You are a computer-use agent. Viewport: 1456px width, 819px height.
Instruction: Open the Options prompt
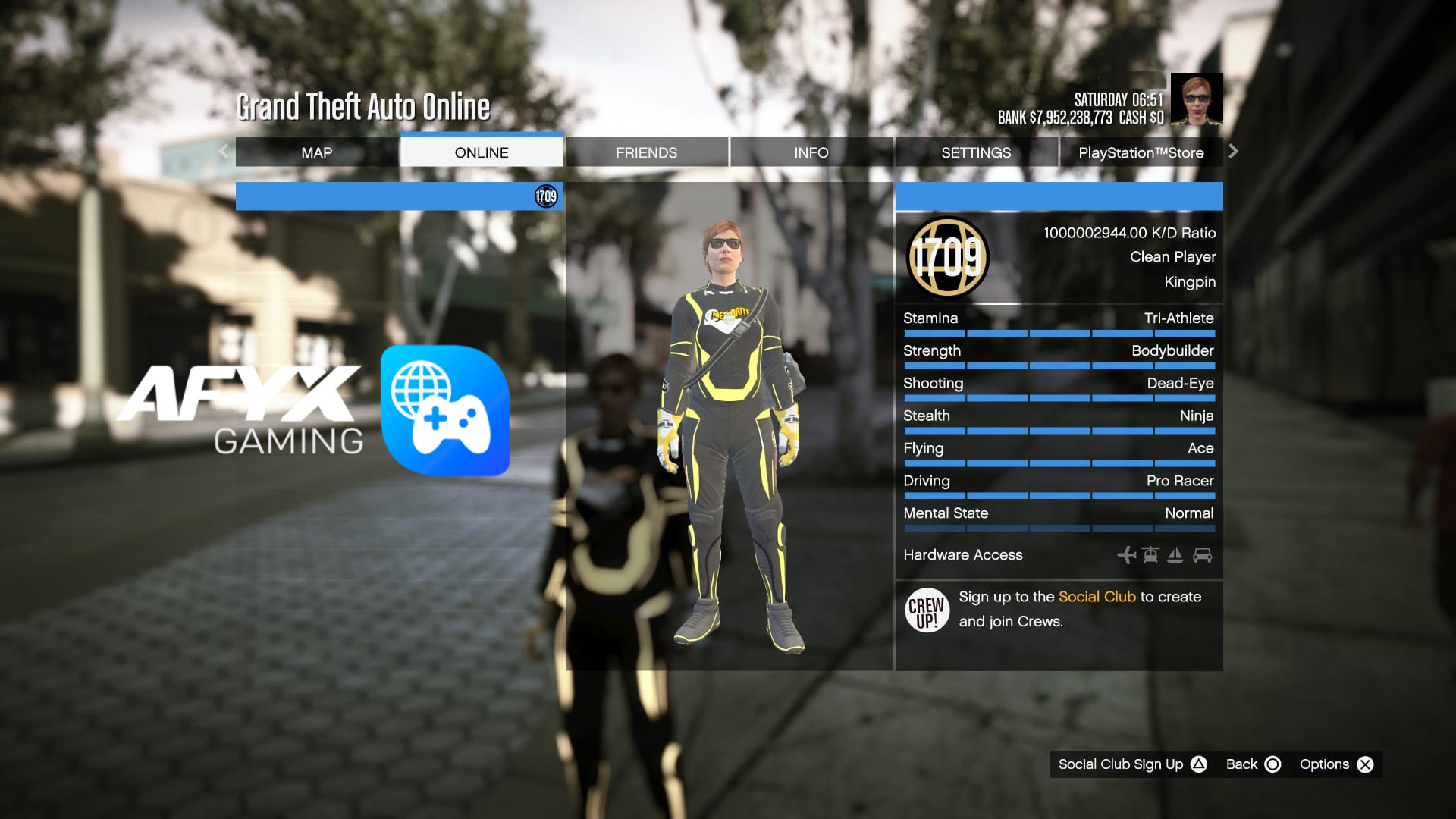pos(1336,764)
